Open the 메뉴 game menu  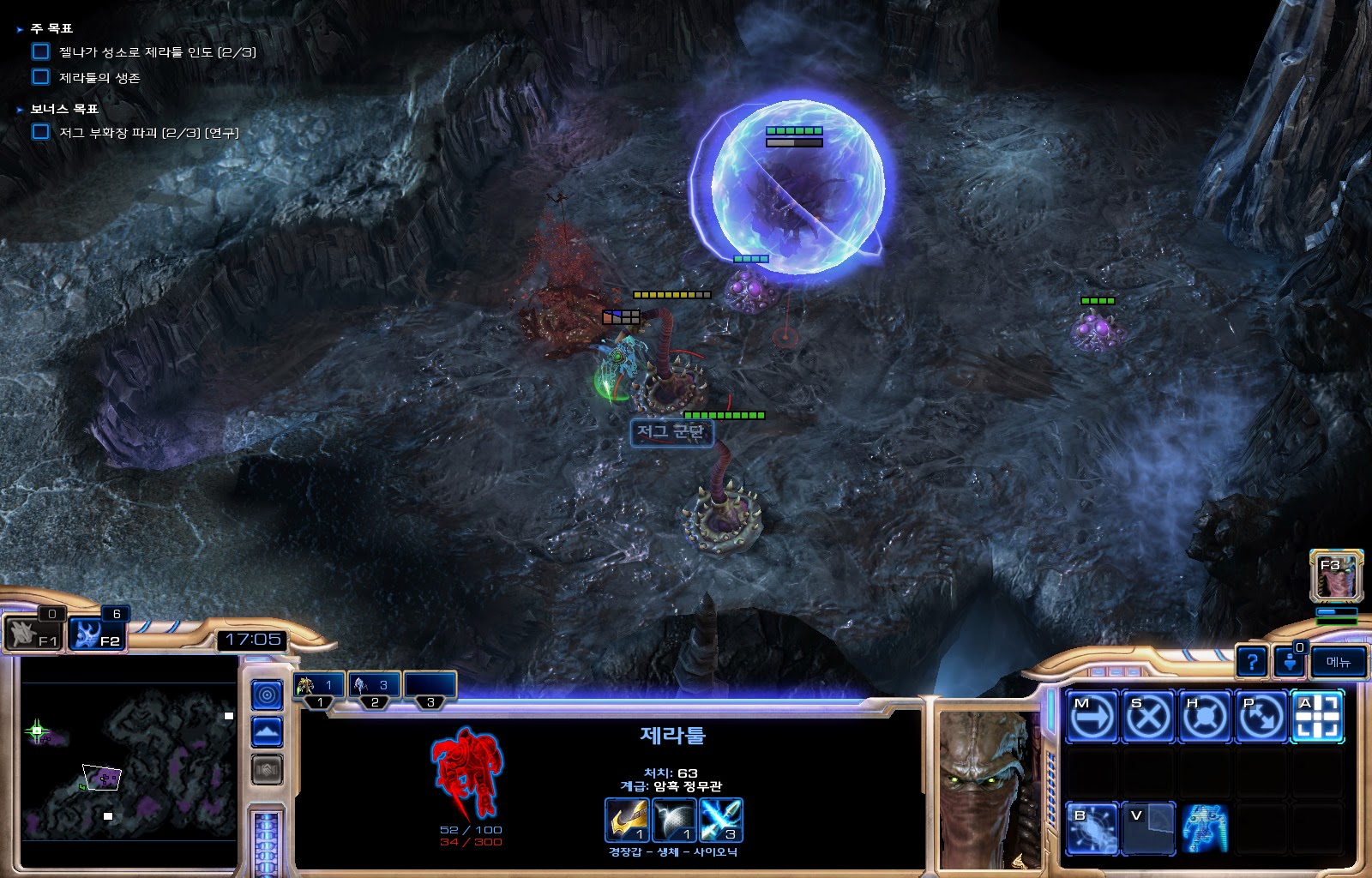(x=1338, y=662)
